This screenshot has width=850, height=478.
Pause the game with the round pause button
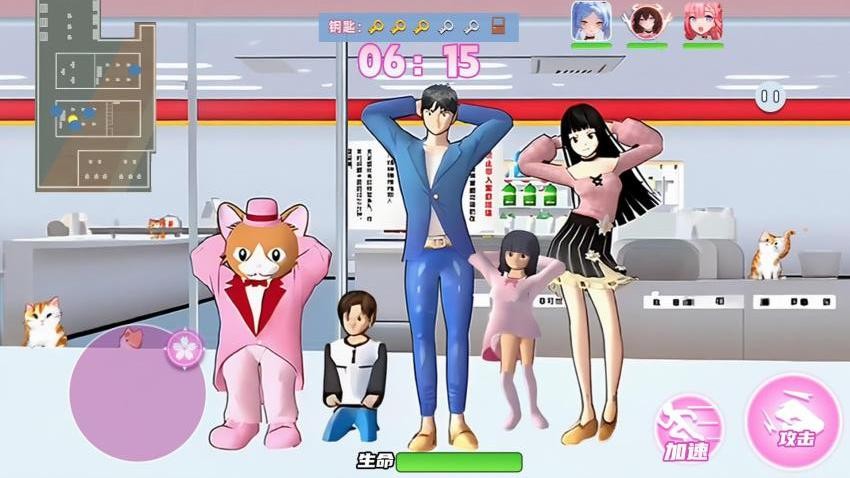pyautogui.click(x=769, y=97)
